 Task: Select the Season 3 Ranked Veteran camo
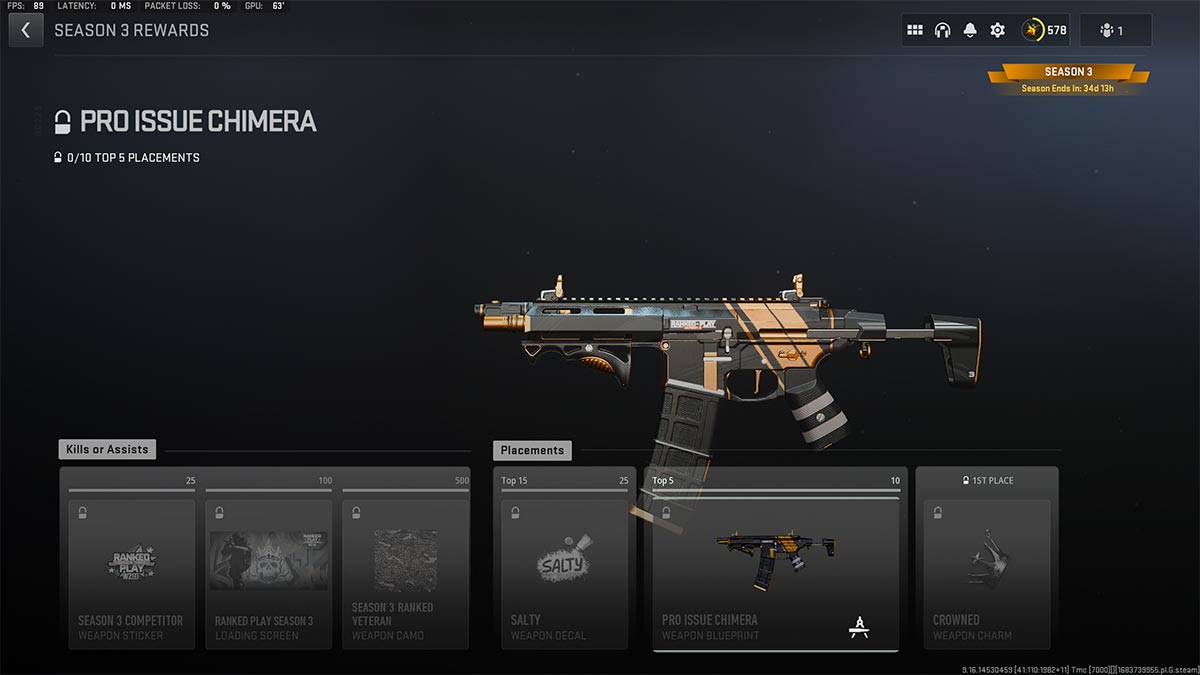coord(405,573)
